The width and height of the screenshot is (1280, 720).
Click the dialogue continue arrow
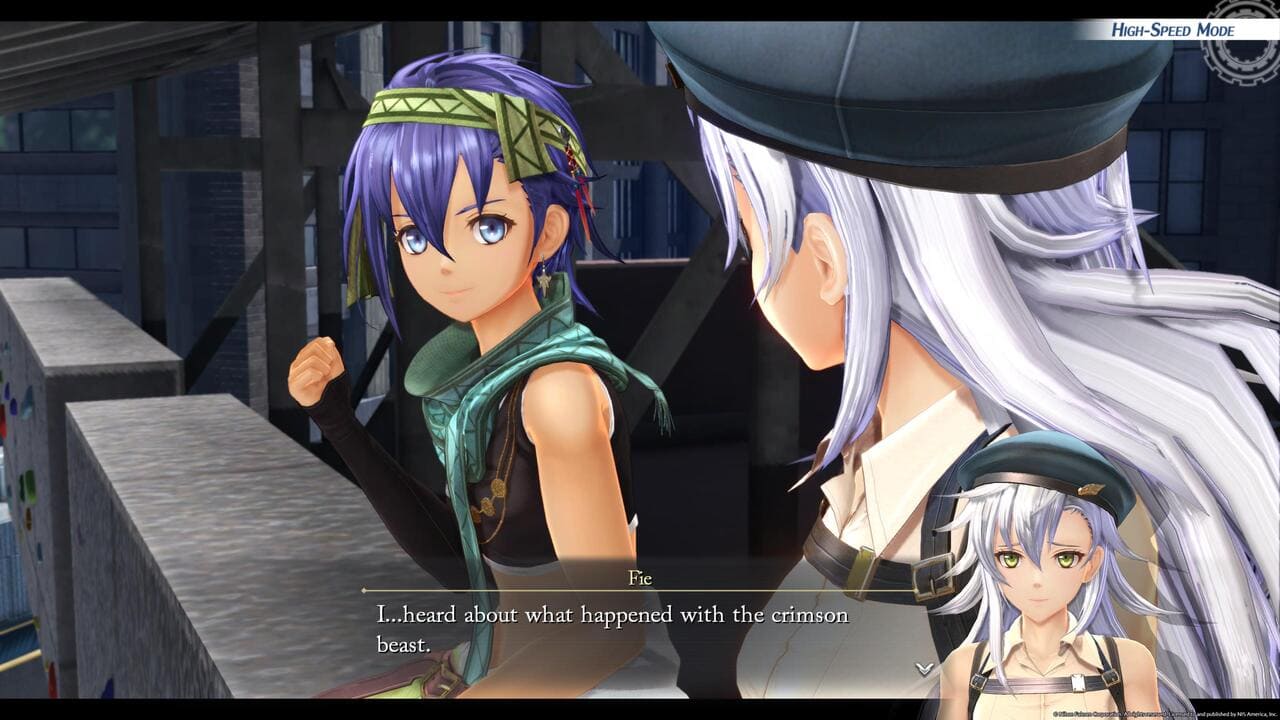[x=925, y=667]
